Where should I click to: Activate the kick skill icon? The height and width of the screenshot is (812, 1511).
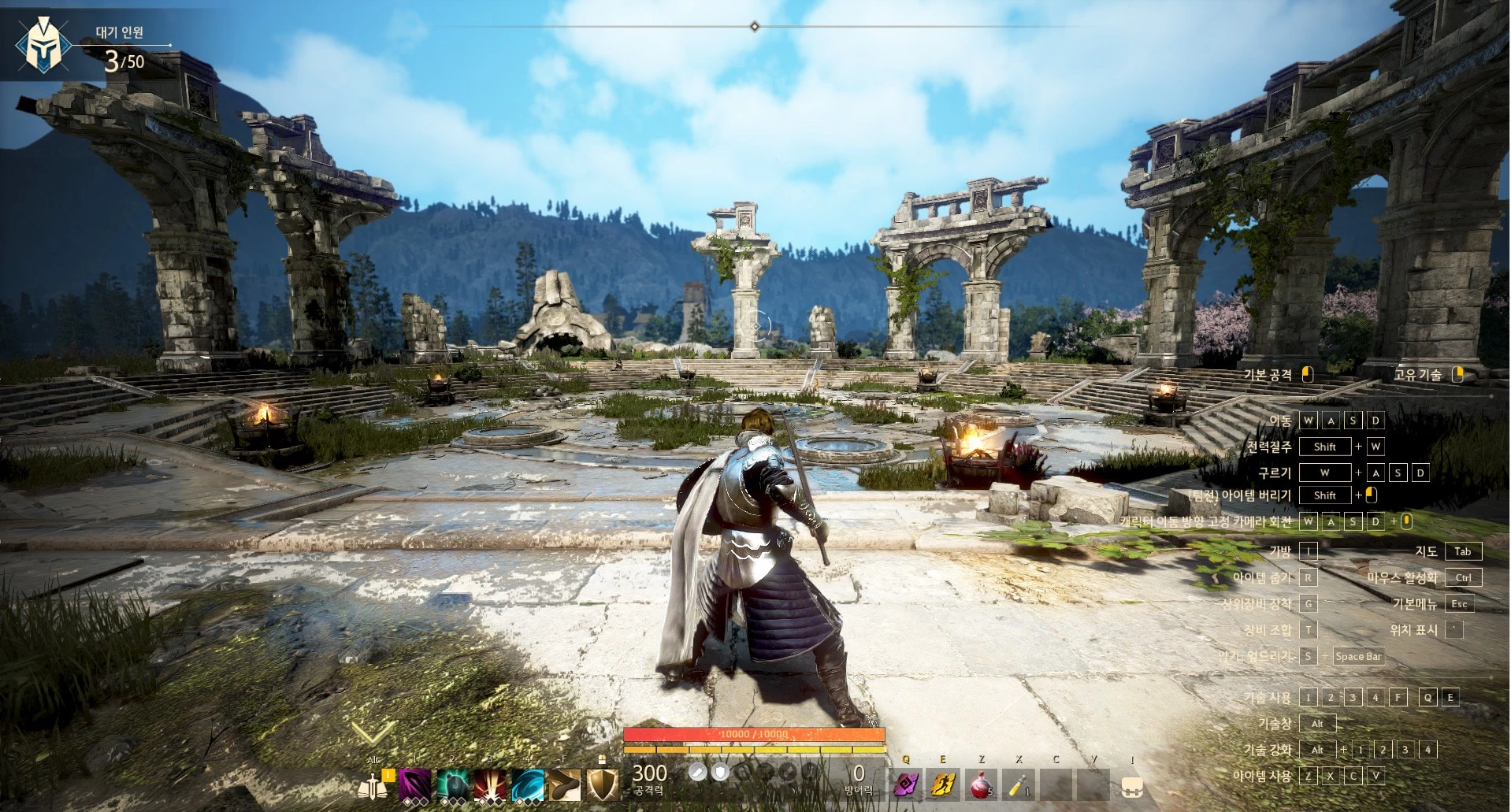coord(565,784)
